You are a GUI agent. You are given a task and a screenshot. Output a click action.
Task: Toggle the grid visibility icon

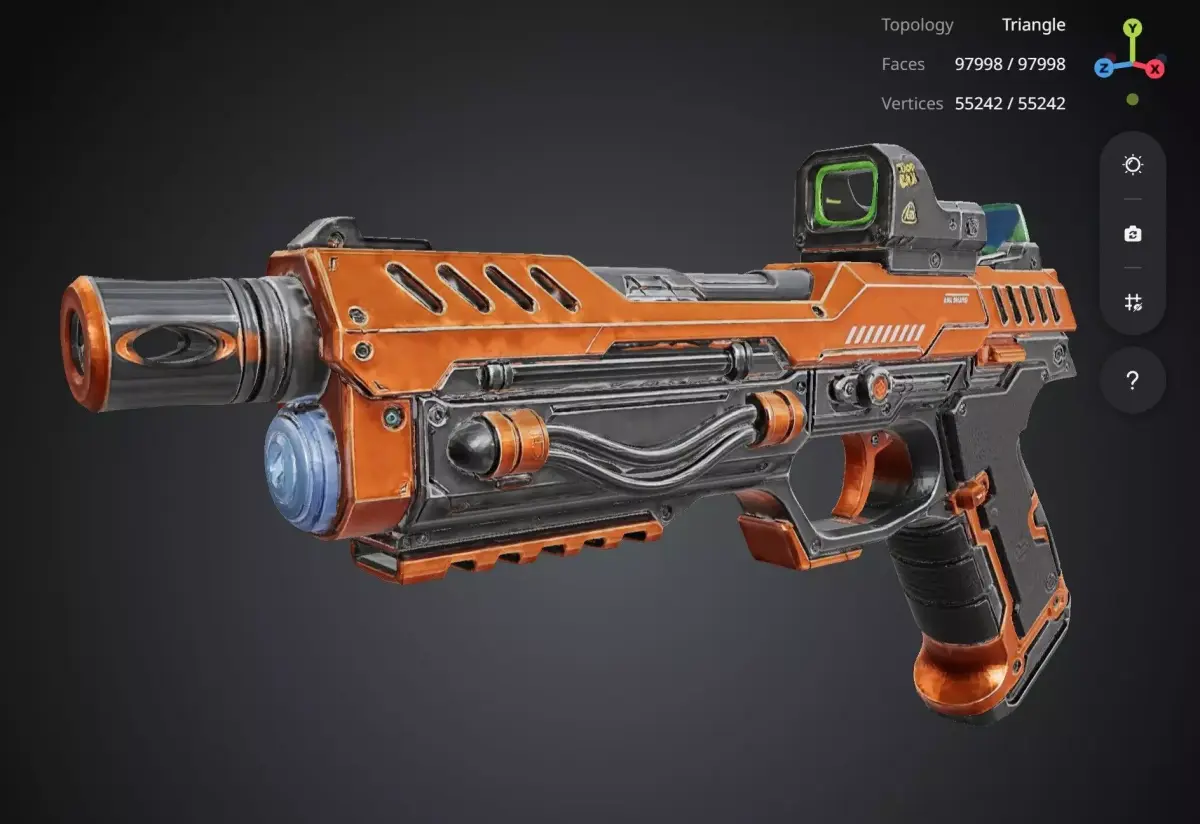(x=1133, y=302)
